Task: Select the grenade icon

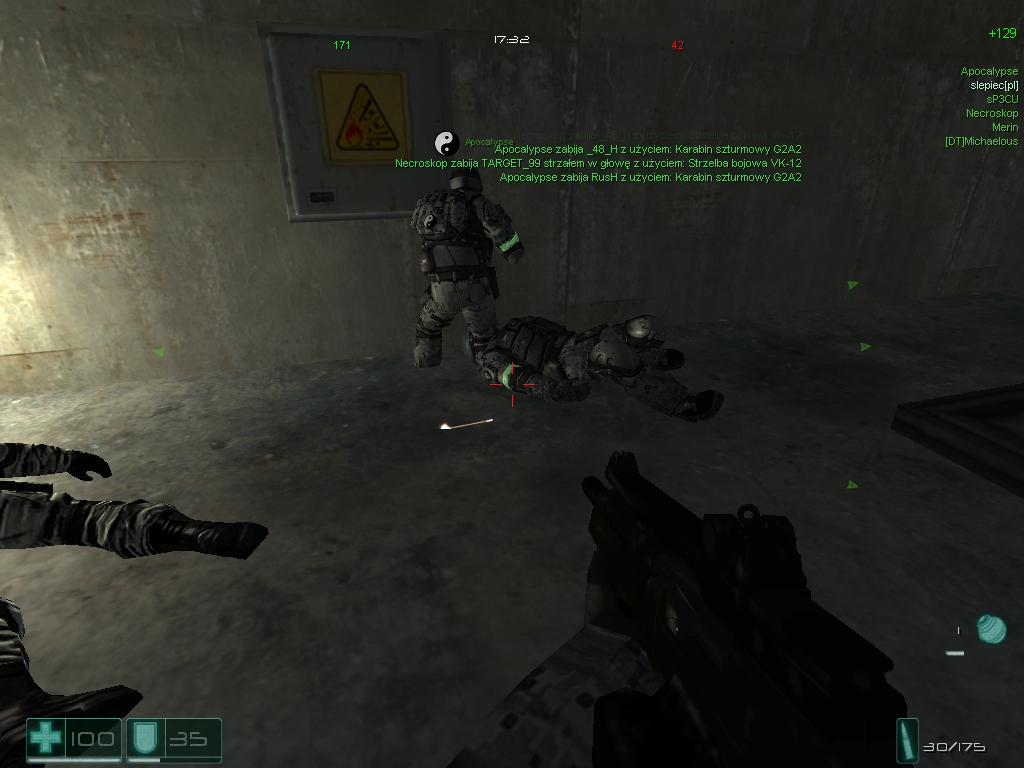Action: 990,629
